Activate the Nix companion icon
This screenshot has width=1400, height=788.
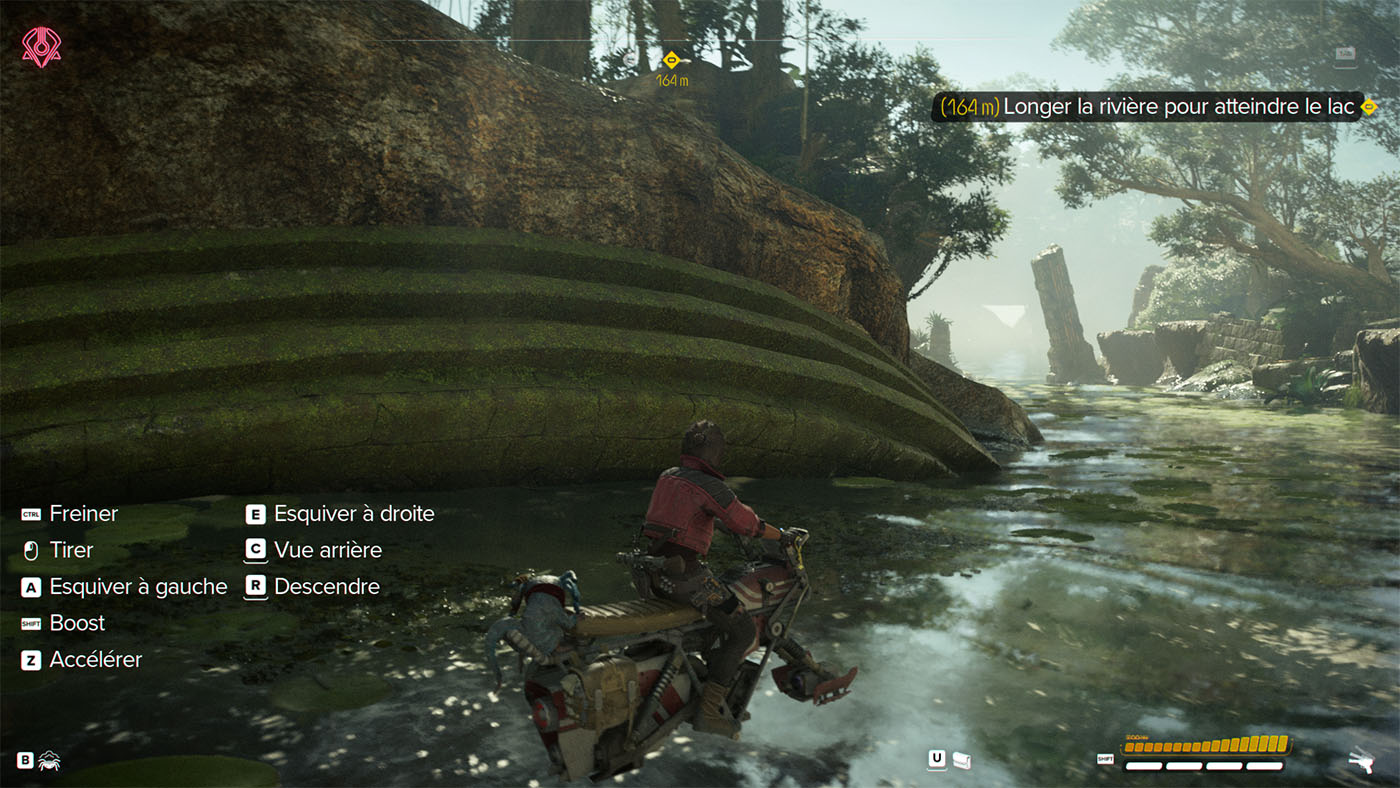49,761
